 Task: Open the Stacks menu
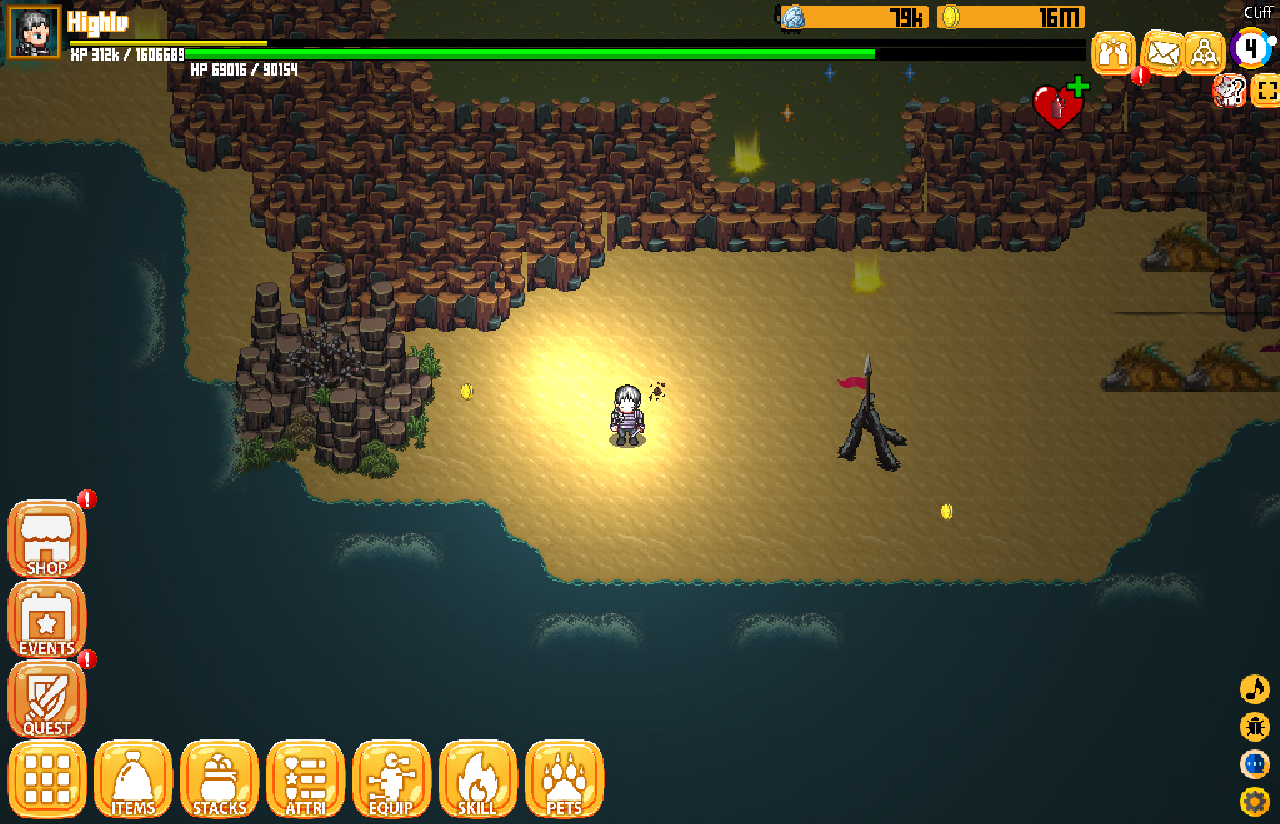coord(219,779)
